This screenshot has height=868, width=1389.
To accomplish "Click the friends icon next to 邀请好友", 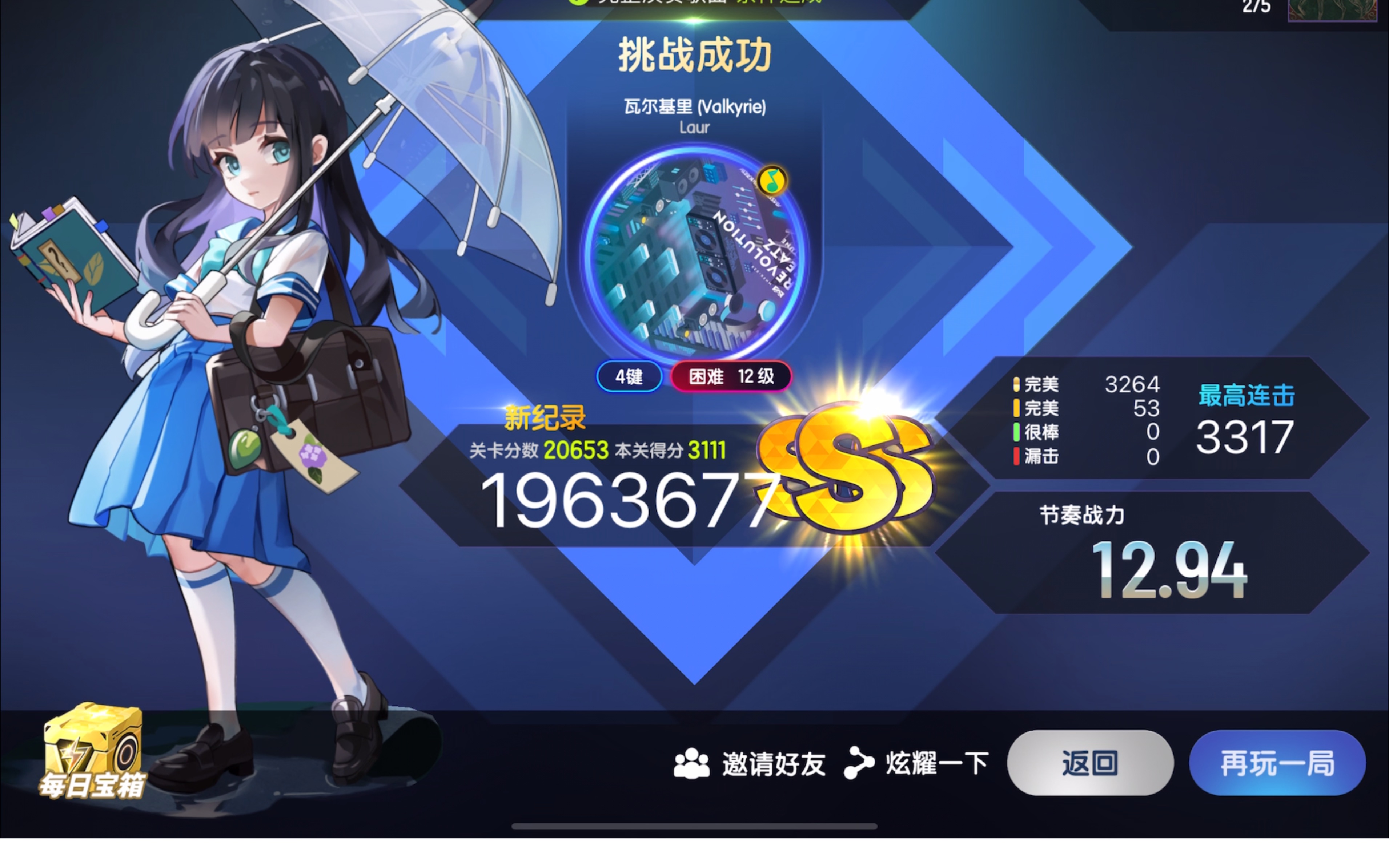I will point(693,763).
